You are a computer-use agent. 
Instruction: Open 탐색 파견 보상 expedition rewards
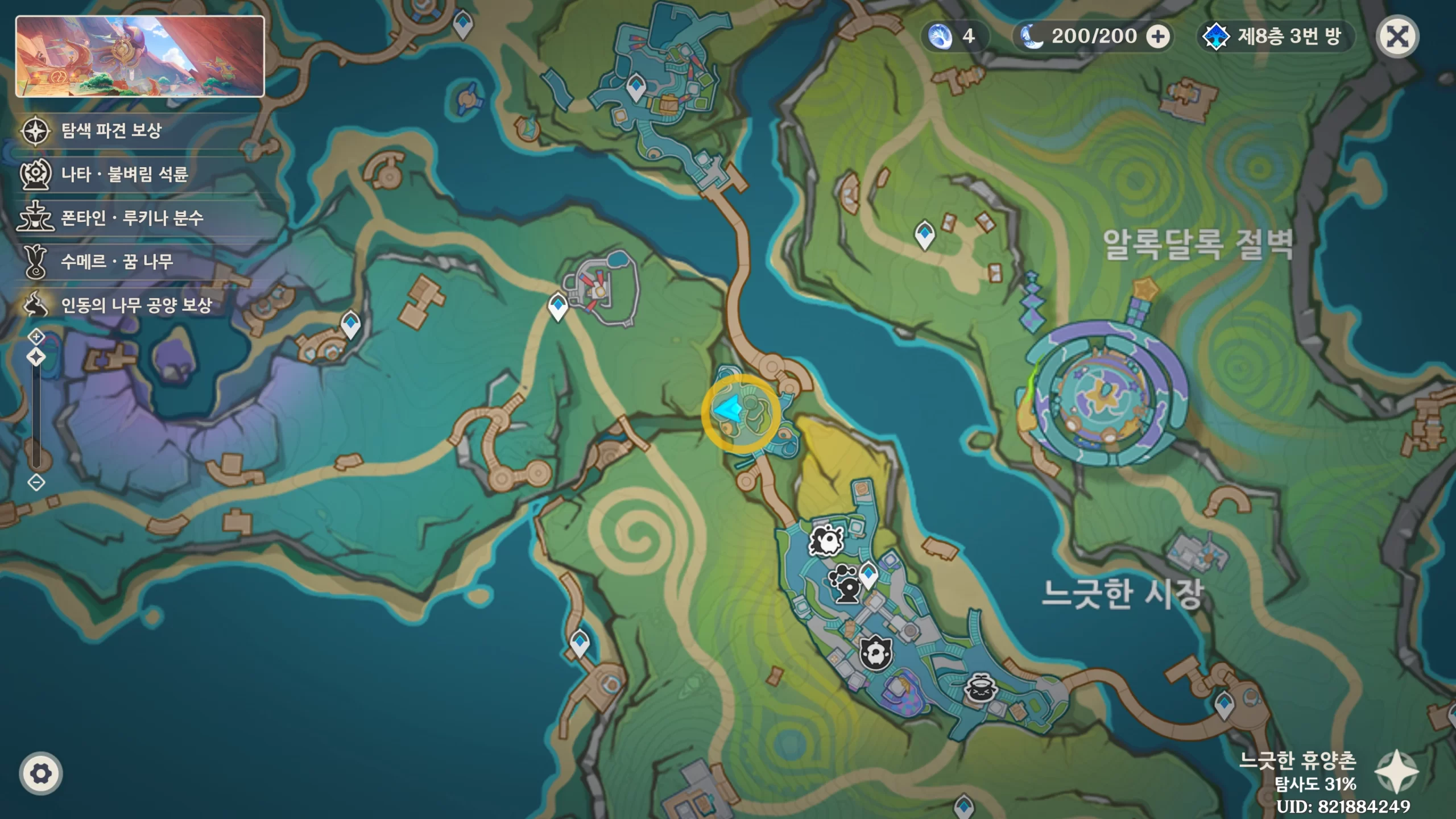coord(111,131)
